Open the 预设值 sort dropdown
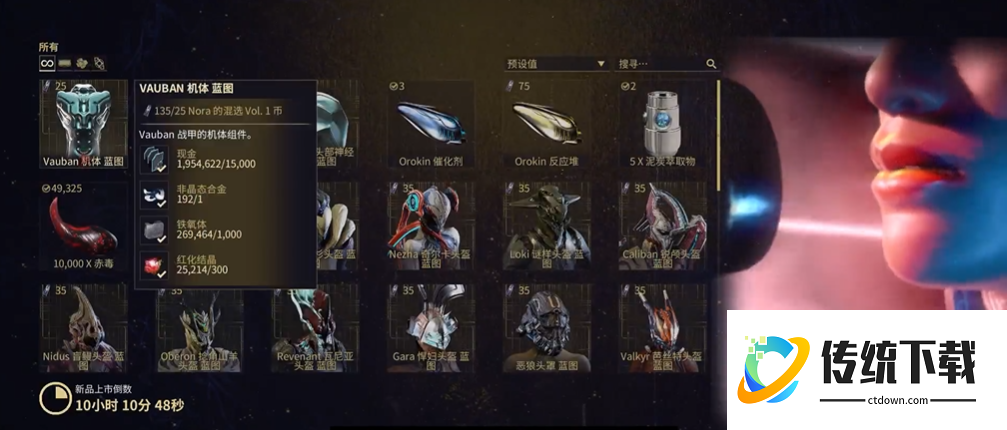This screenshot has height=430, width=1007. pyautogui.click(x=556, y=64)
